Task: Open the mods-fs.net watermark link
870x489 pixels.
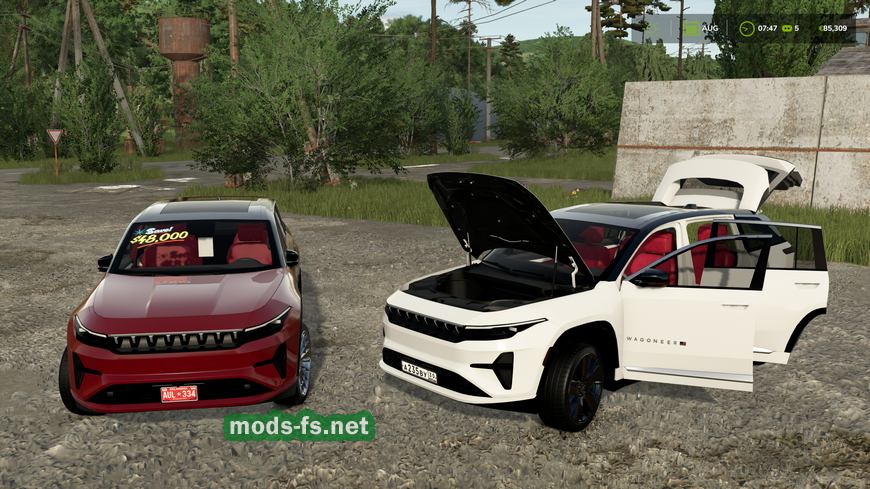Action: 299,426
